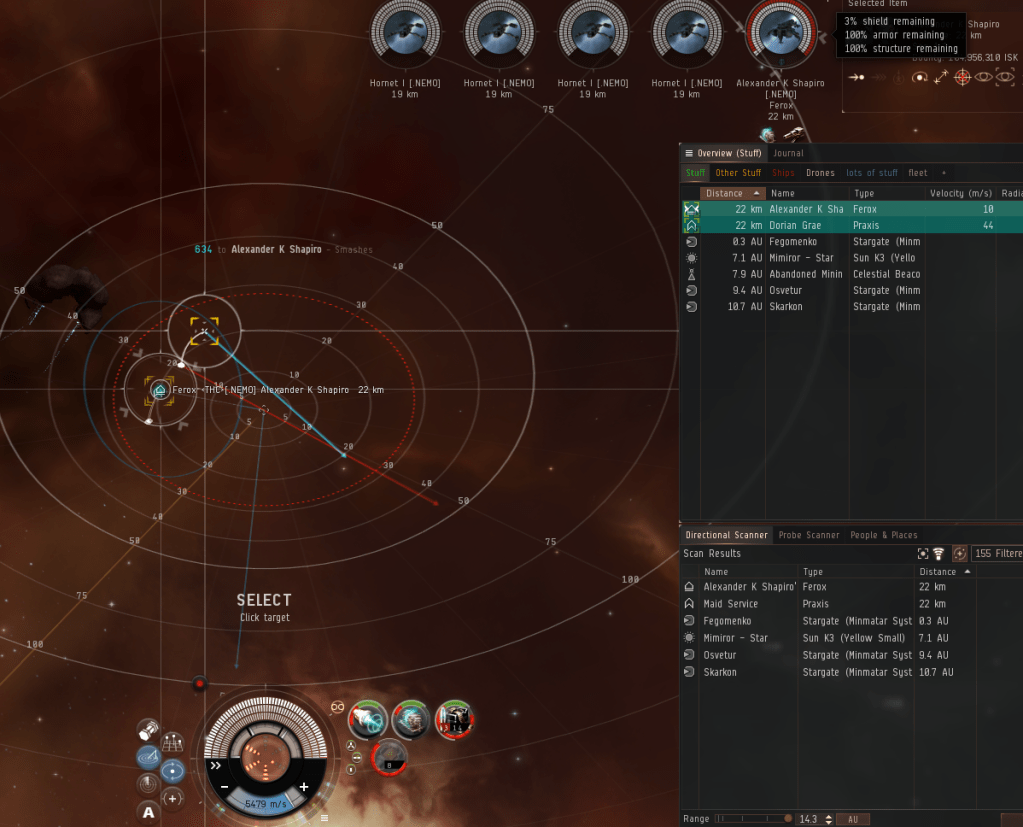Add a new overview tab with plus
The width and height of the screenshot is (1023, 827).
coord(943,173)
